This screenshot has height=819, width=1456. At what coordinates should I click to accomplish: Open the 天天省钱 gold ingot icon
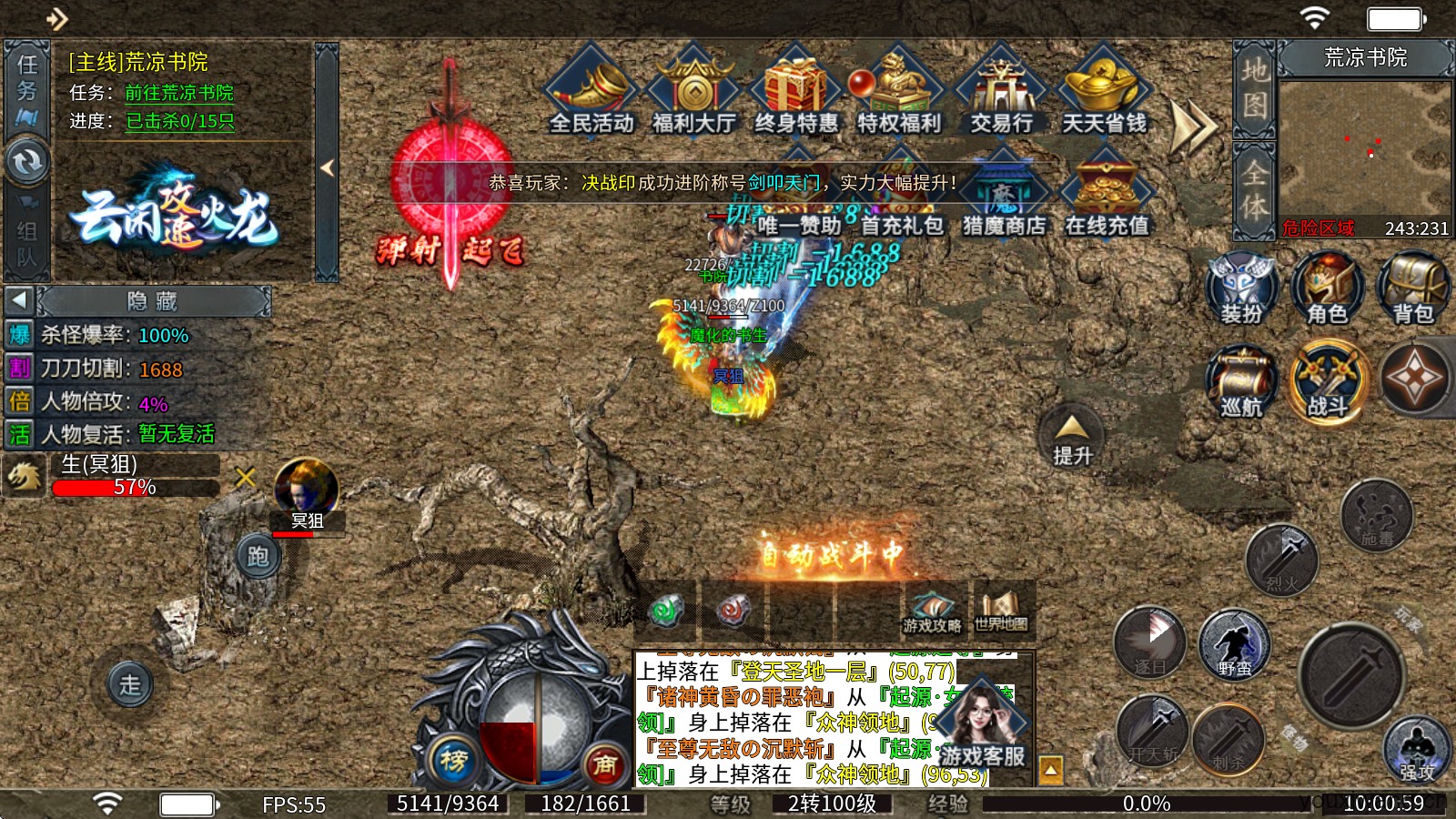click(x=1104, y=92)
